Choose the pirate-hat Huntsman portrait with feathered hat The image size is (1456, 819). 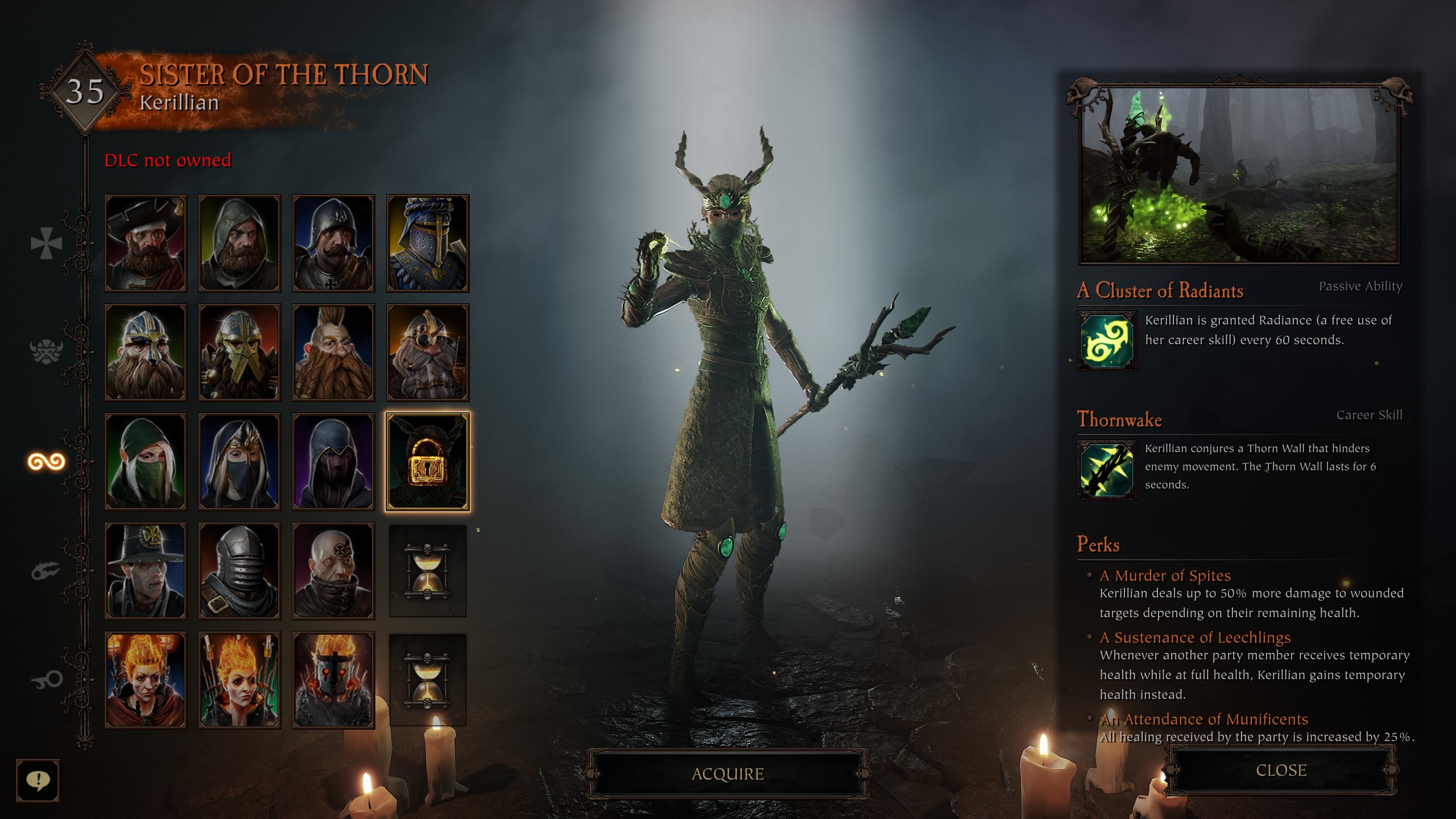[x=146, y=243]
